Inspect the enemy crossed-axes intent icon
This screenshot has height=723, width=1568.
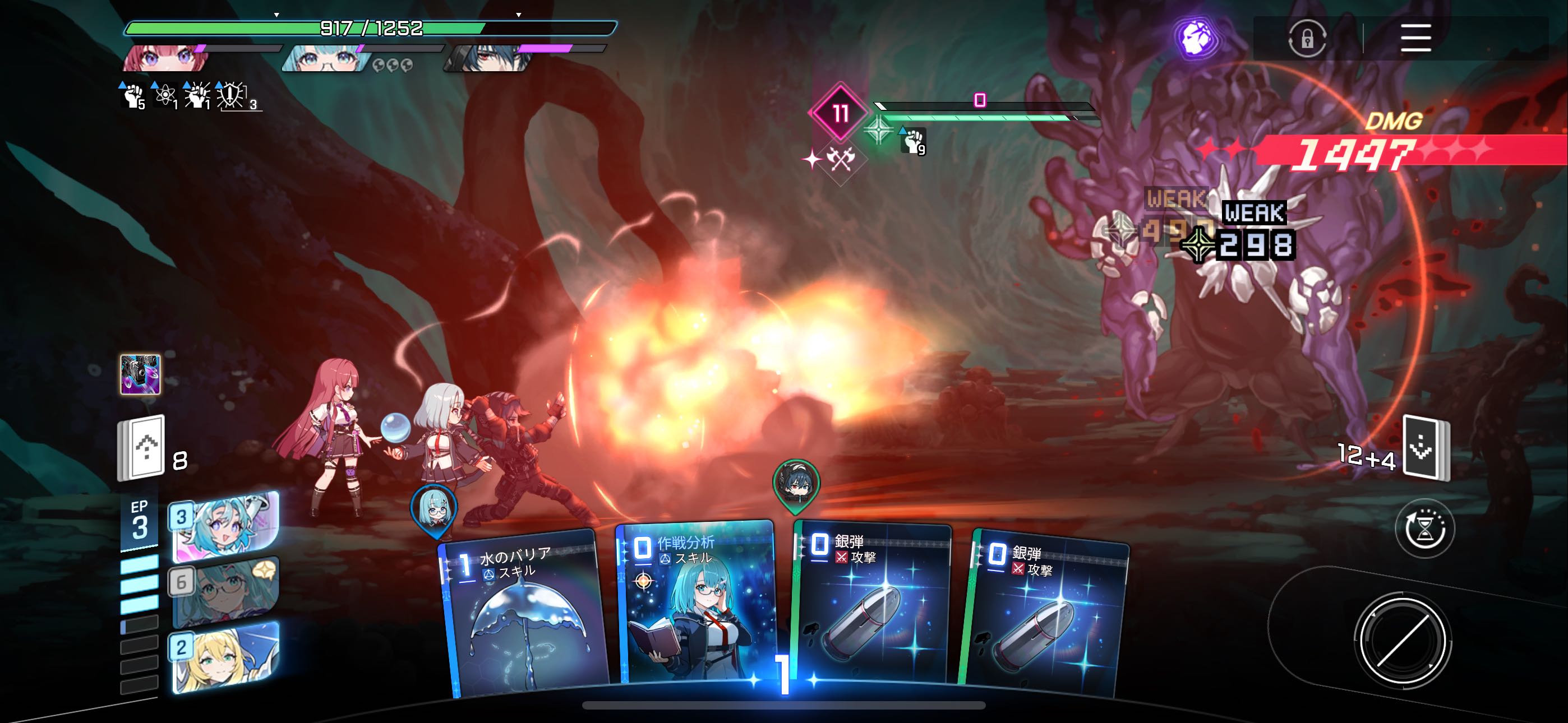pos(841,160)
